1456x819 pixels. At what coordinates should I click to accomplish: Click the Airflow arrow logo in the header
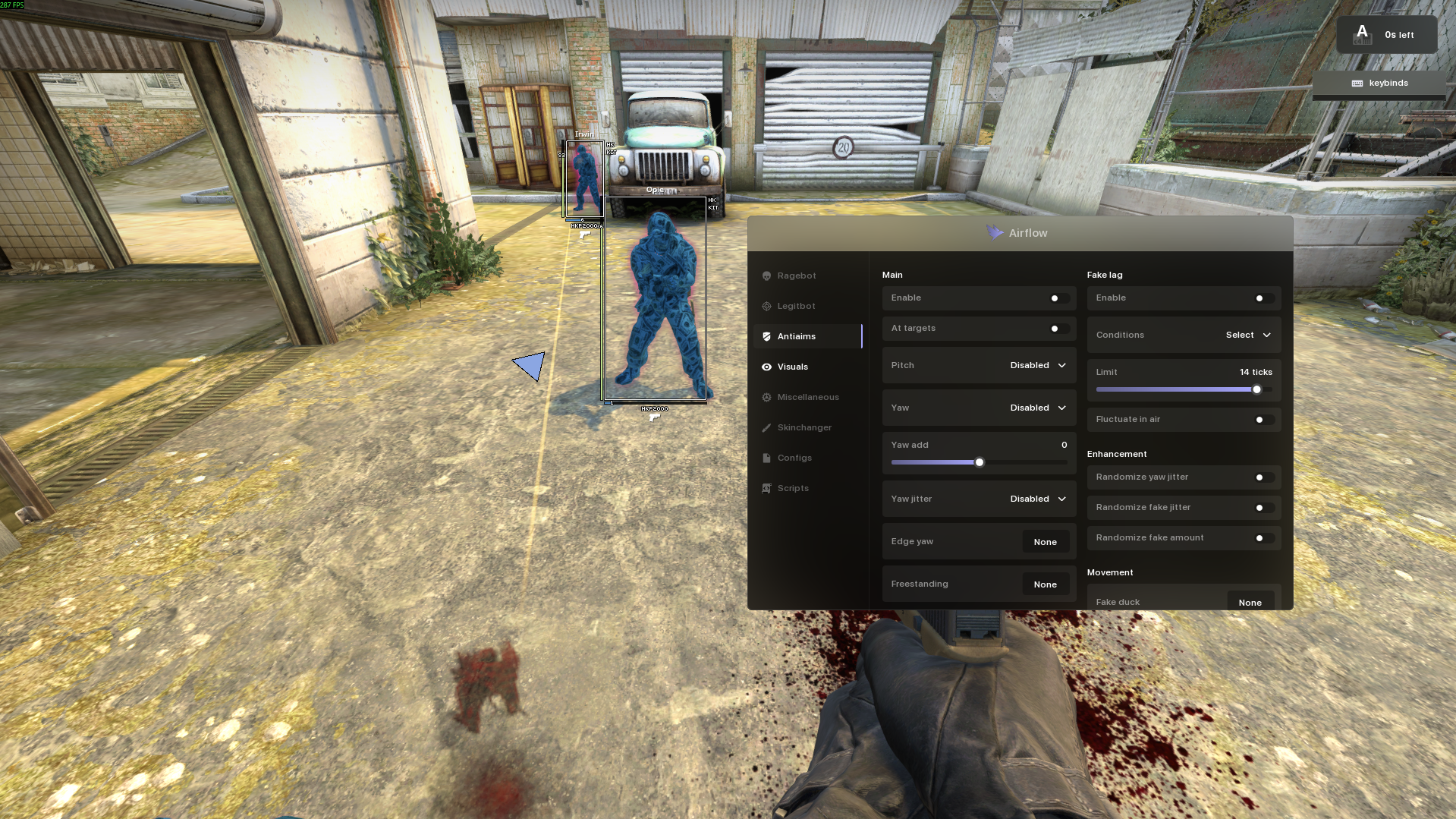(x=995, y=233)
